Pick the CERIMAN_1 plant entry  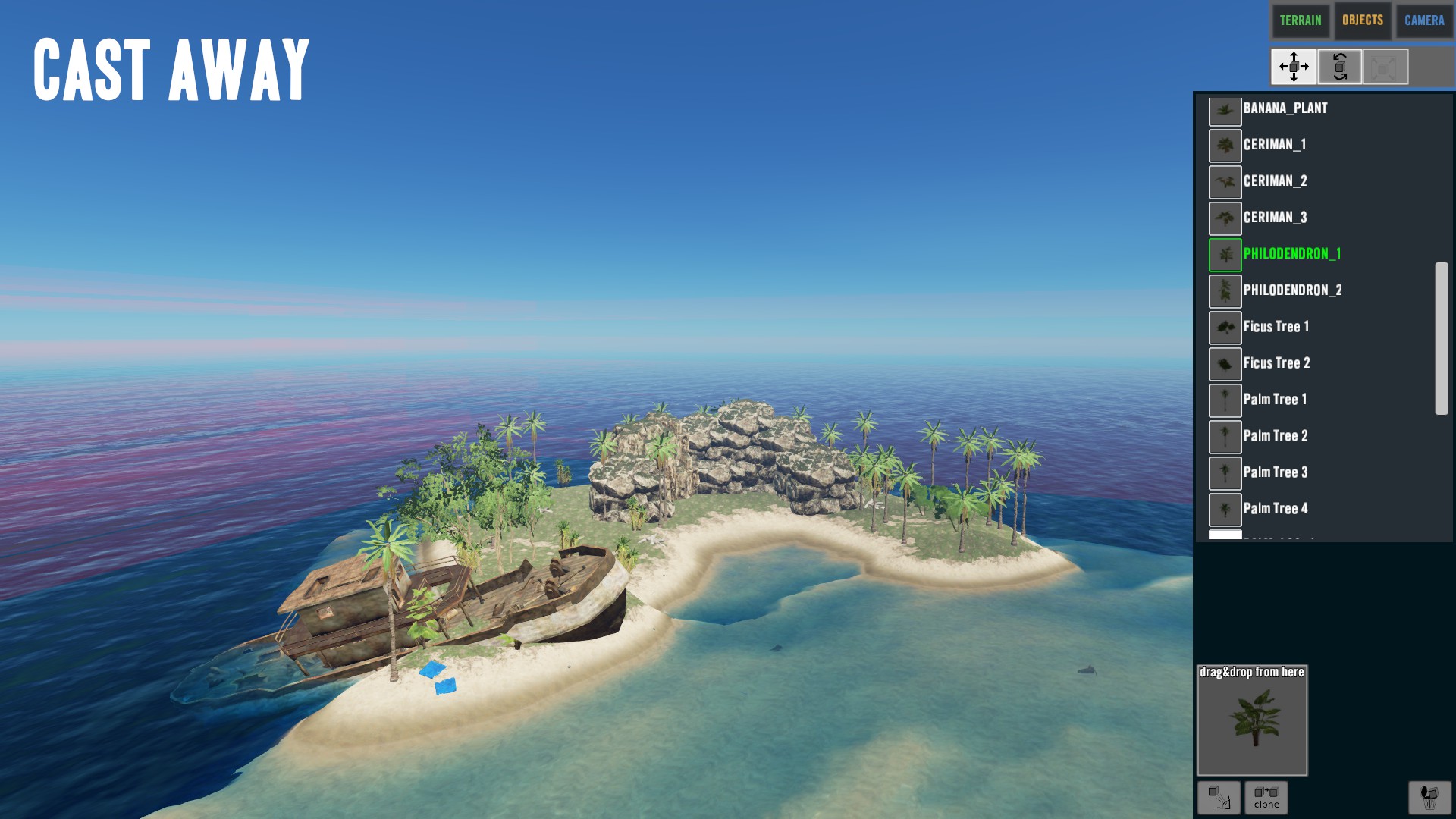click(x=1274, y=145)
